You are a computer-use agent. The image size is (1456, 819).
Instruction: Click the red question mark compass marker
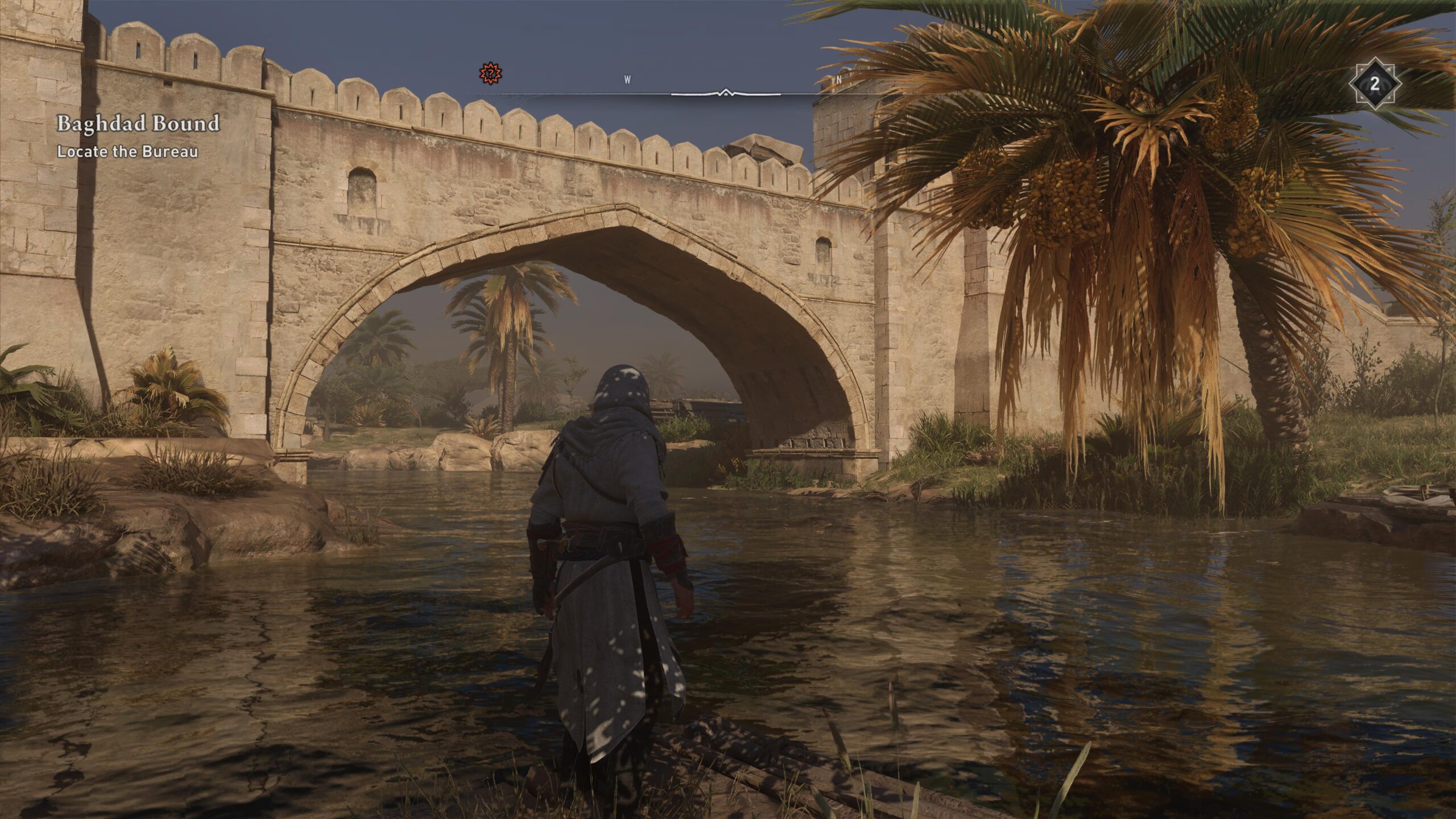pos(491,74)
